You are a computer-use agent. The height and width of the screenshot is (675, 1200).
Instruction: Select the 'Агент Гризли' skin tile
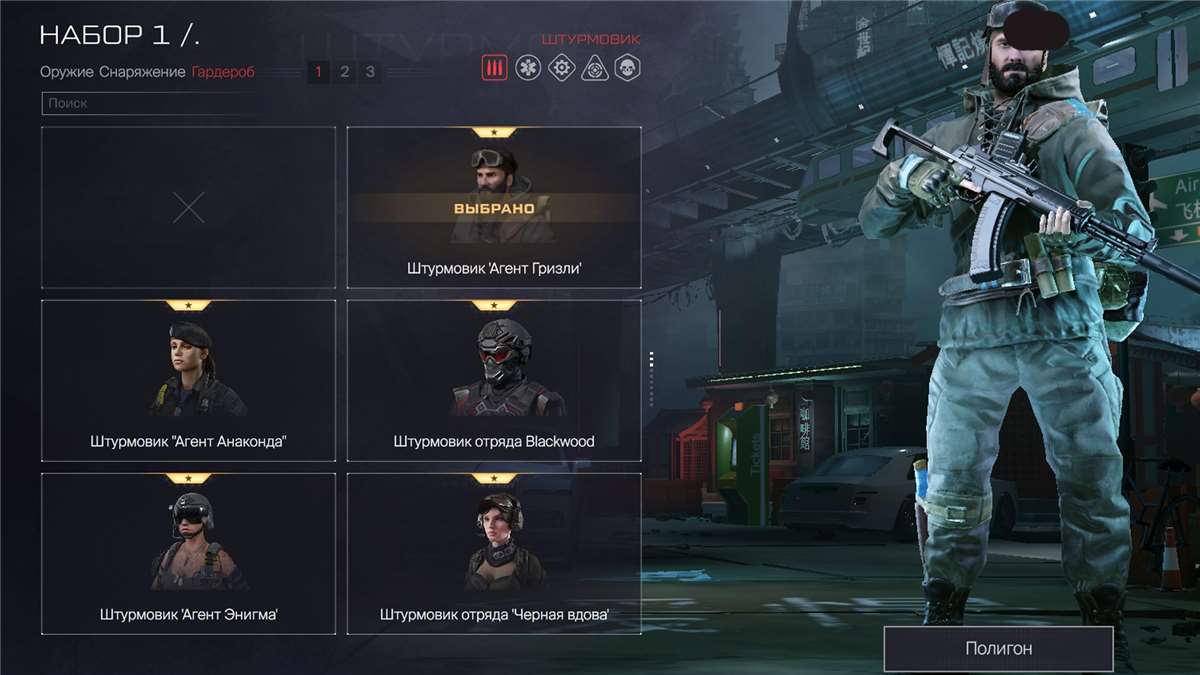[494, 207]
